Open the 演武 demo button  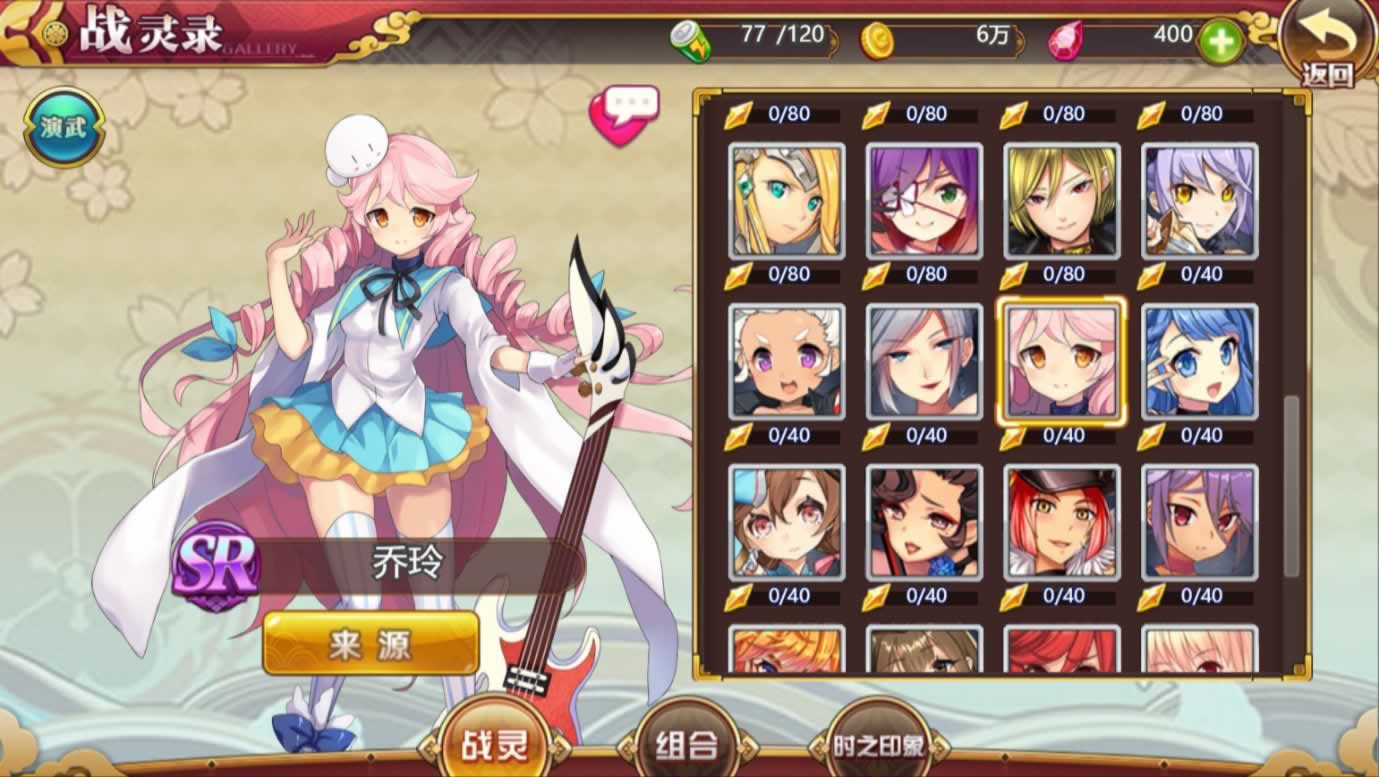tap(63, 128)
